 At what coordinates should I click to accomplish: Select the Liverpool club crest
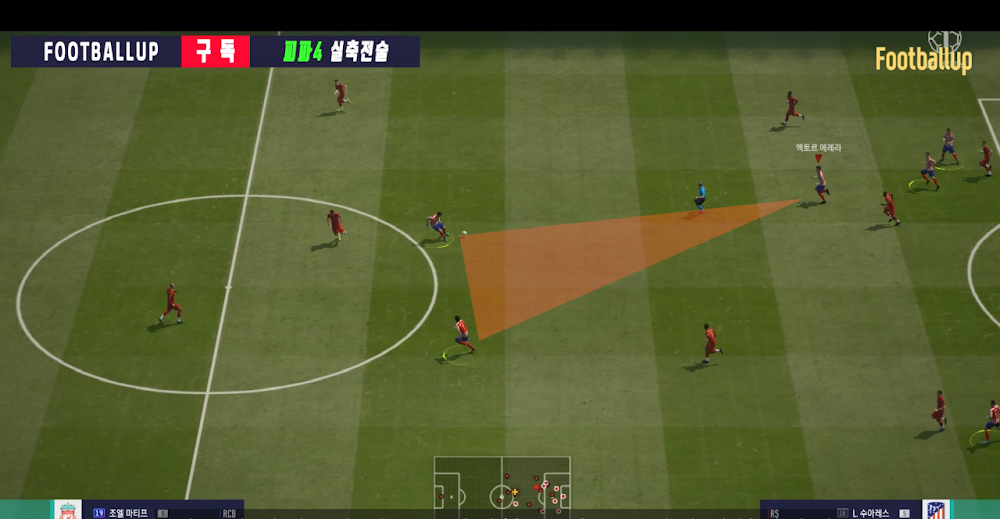click(x=68, y=510)
